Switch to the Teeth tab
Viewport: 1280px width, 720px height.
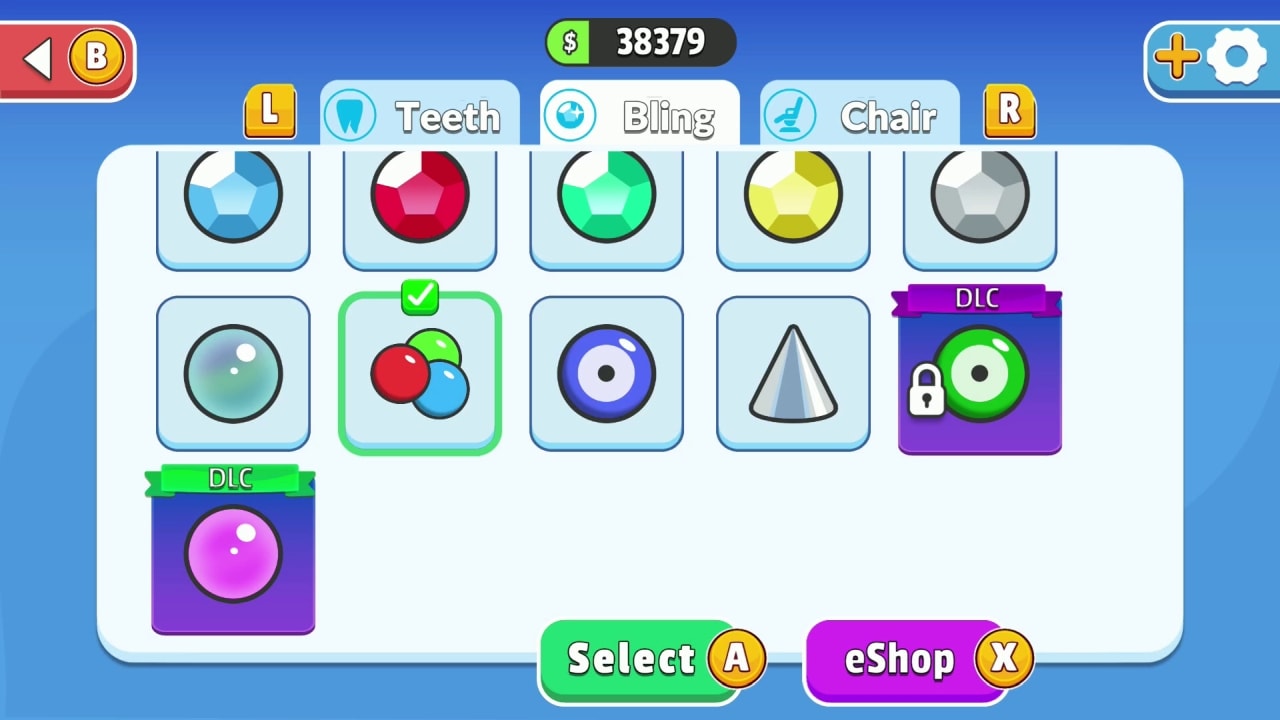click(420, 116)
